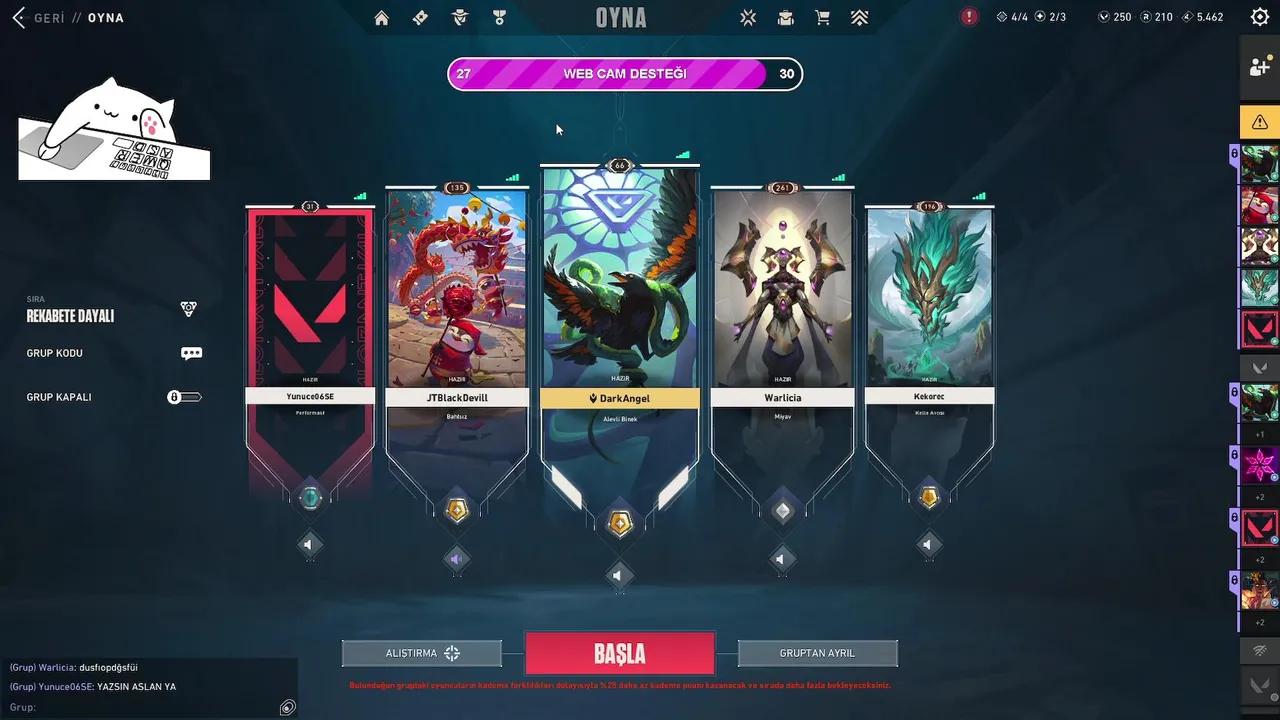Open the Store shopping cart icon
This screenshot has height=720, width=1280.
tap(822, 17)
